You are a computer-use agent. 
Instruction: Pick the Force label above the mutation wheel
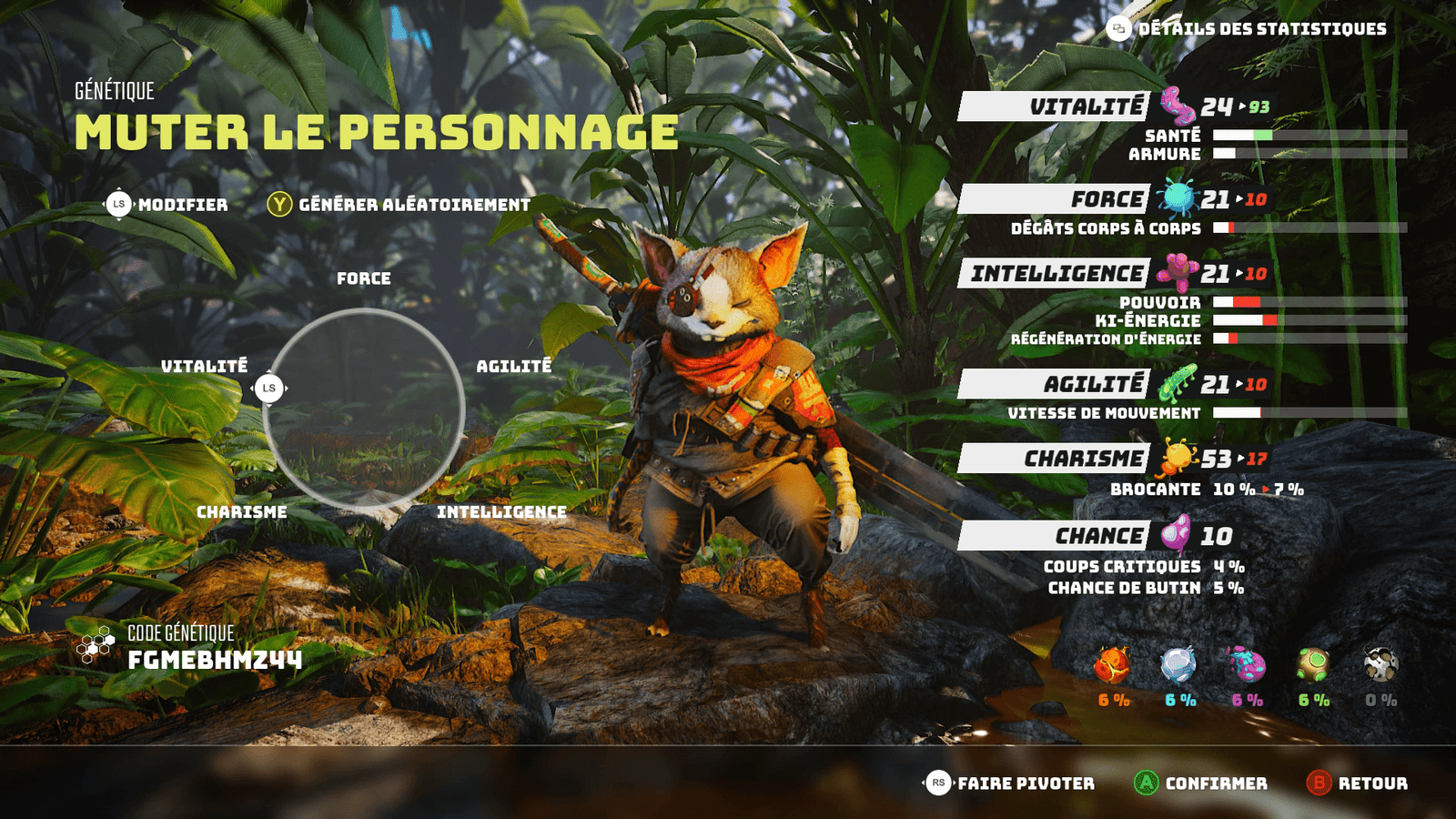click(364, 278)
